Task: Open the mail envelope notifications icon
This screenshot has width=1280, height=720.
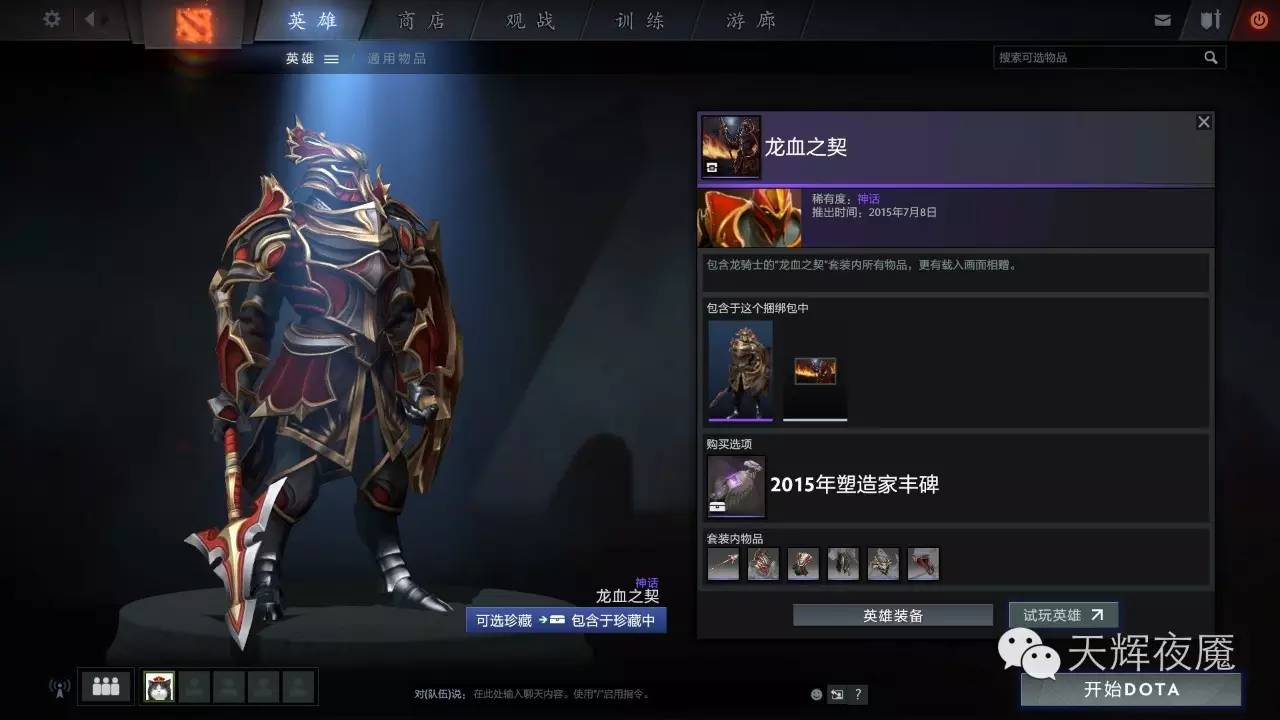Action: tap(1162, 18)
